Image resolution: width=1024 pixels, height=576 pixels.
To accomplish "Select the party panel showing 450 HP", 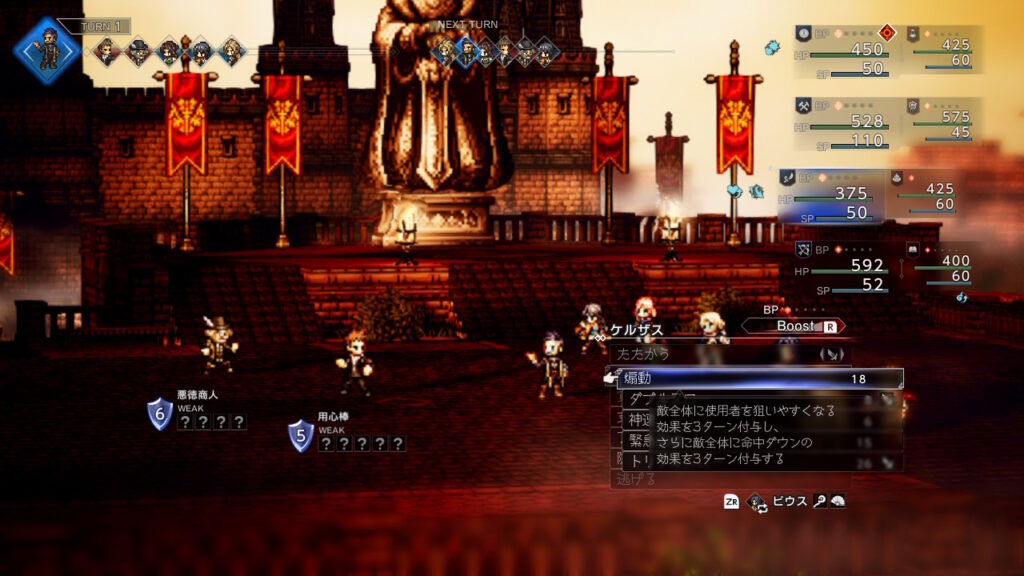I will point(843,50).
